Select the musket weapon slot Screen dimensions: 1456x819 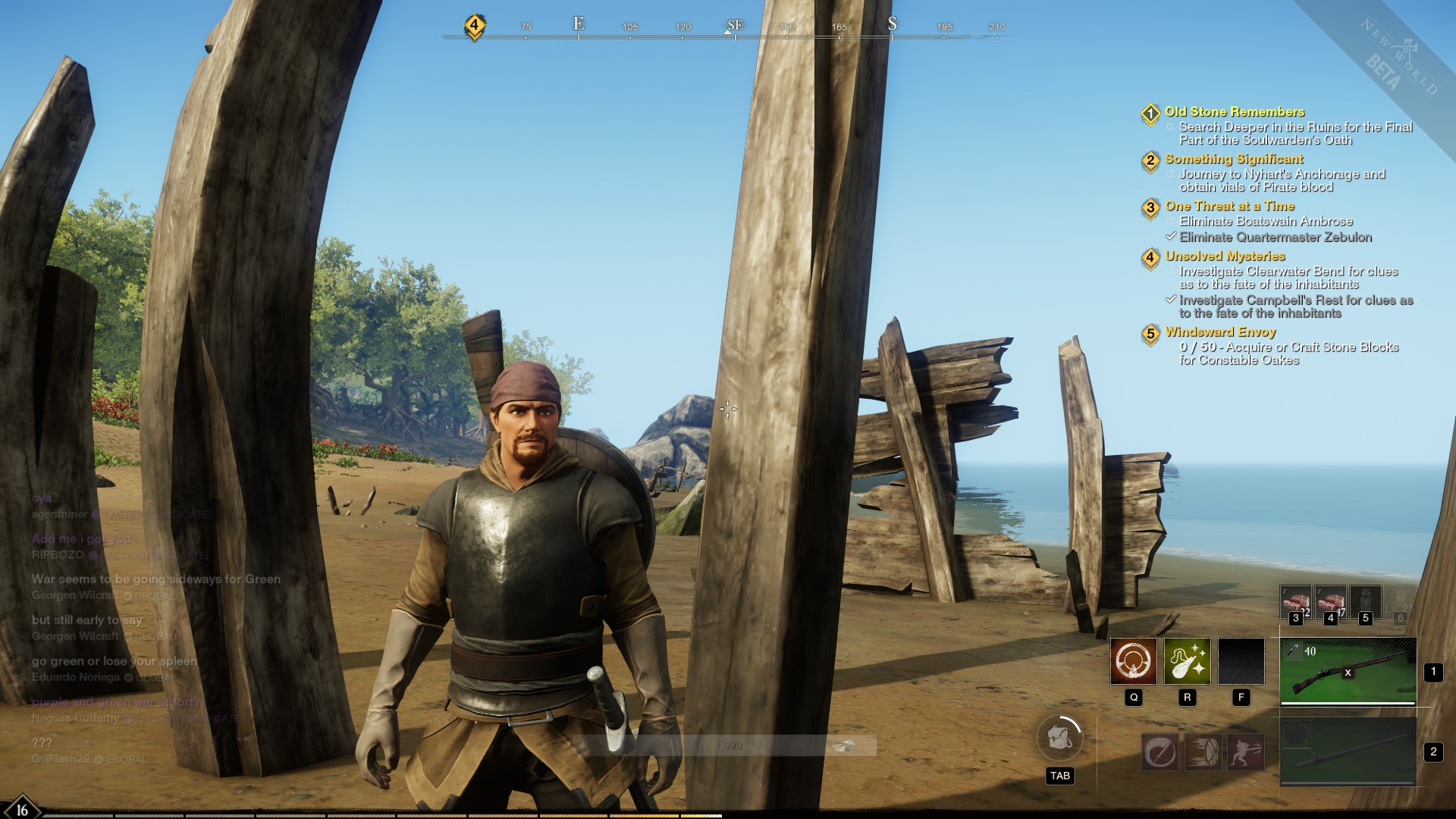pyautogui.click(x=1348, y=671)
